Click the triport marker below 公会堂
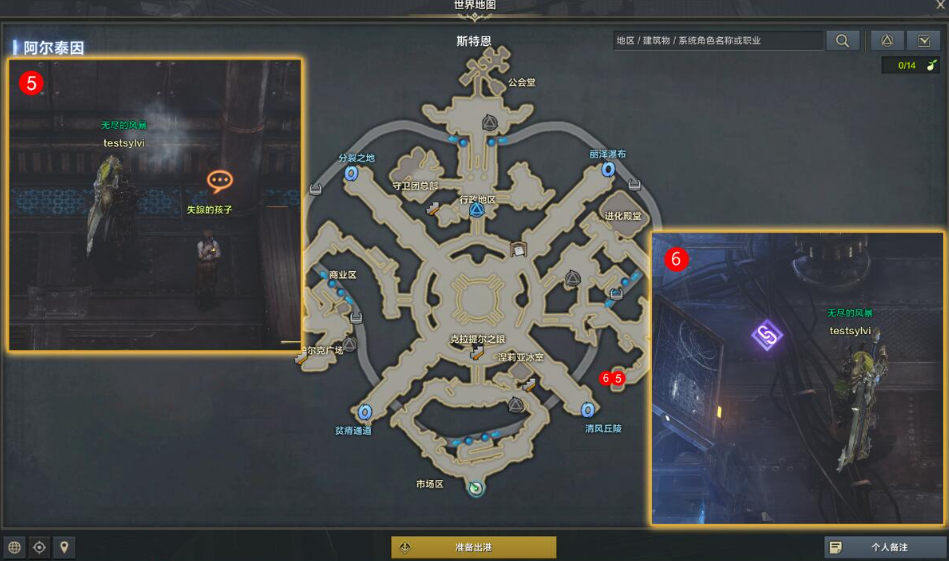 pos(490,122)
